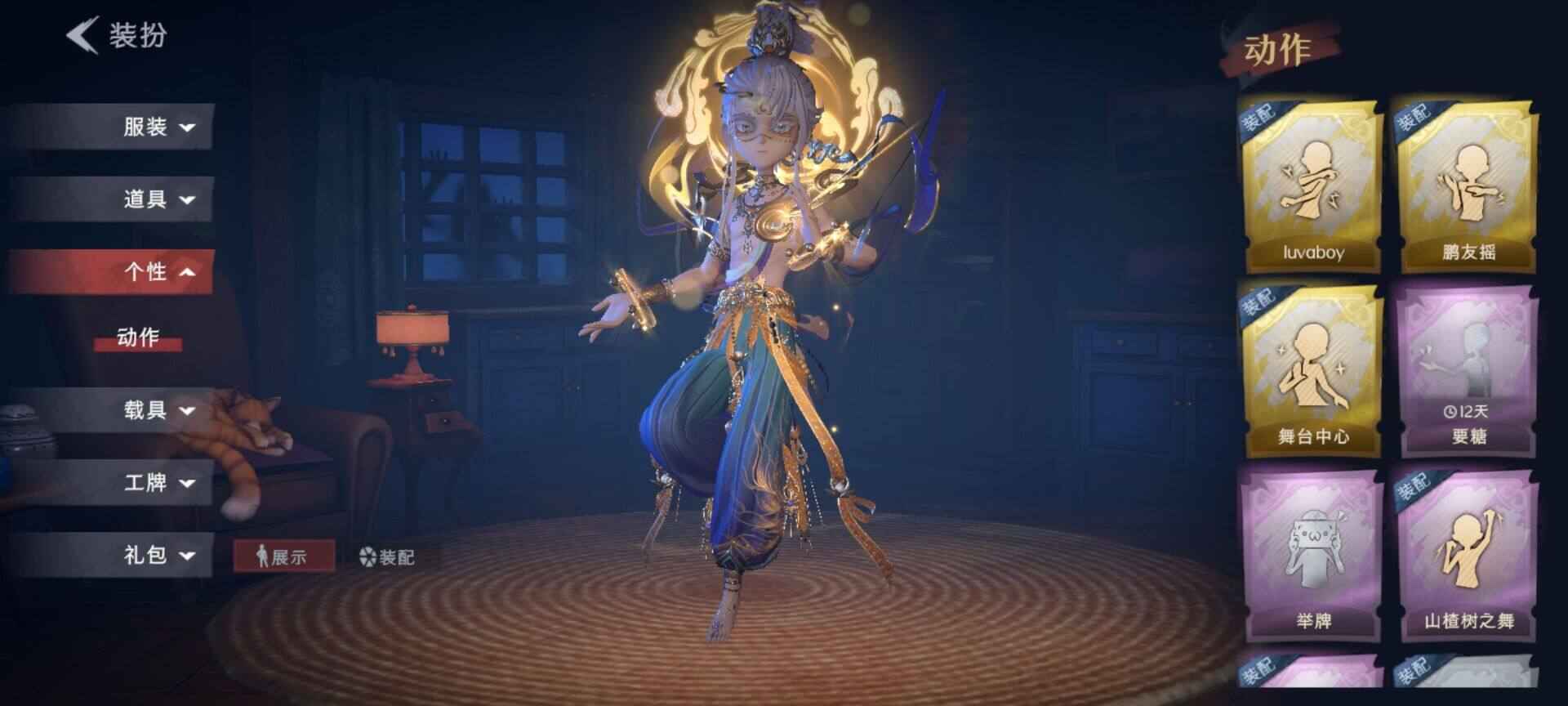
Task: Switch to the 展示 view
Action: click(283, 556)
